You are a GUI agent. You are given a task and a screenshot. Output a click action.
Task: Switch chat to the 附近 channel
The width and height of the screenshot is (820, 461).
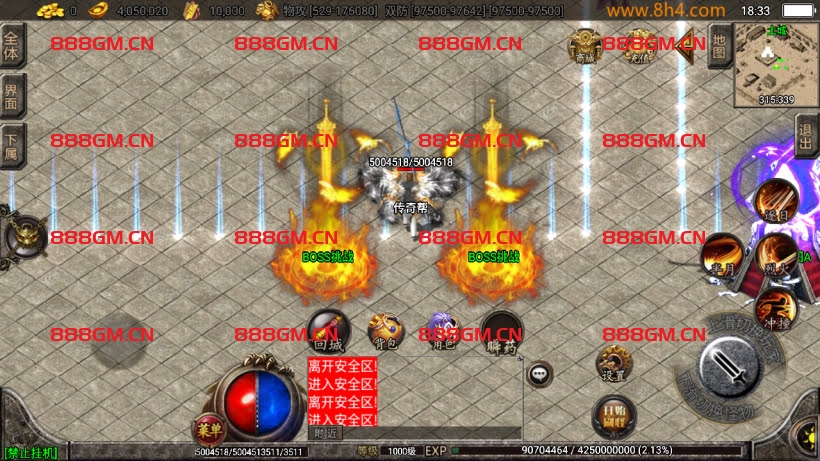click(x=327, y=433)
